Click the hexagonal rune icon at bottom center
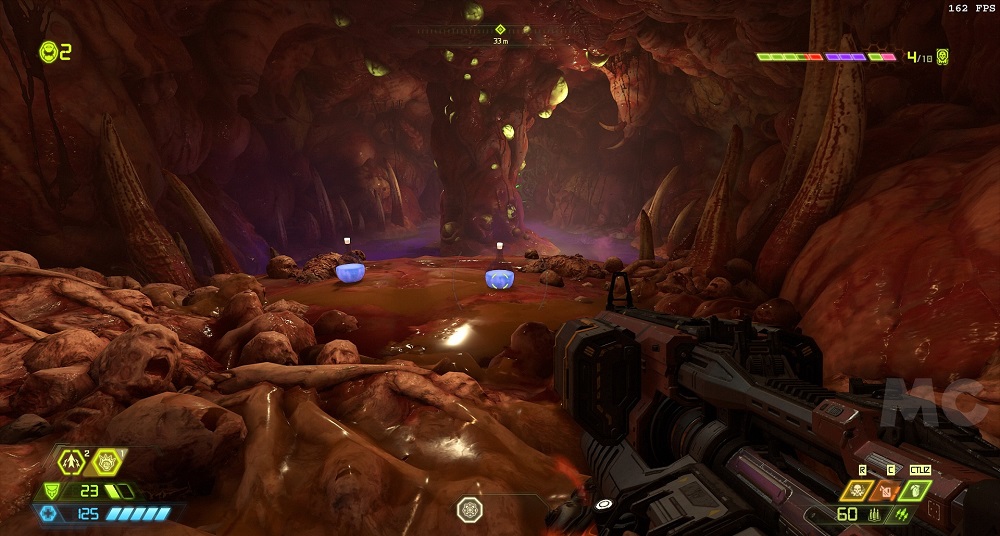This screenshot has height=536, width=1000. click(x=470, y=510)
